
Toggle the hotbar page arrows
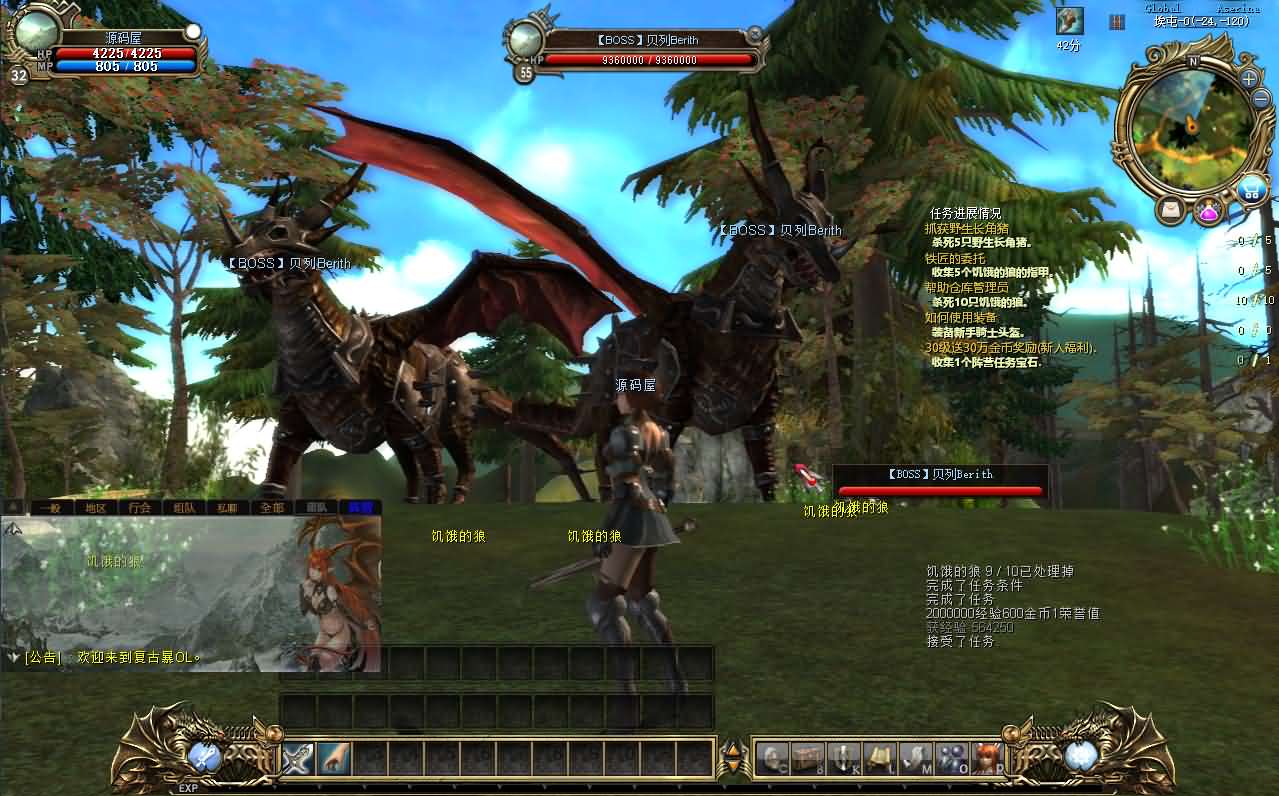[733, 758]
